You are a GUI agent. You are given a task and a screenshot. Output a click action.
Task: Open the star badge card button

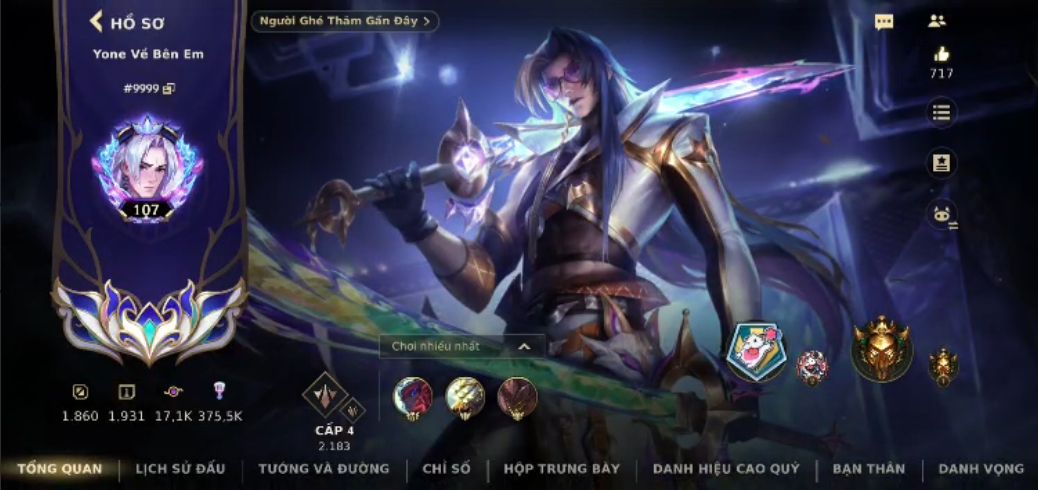click(941, 163)
